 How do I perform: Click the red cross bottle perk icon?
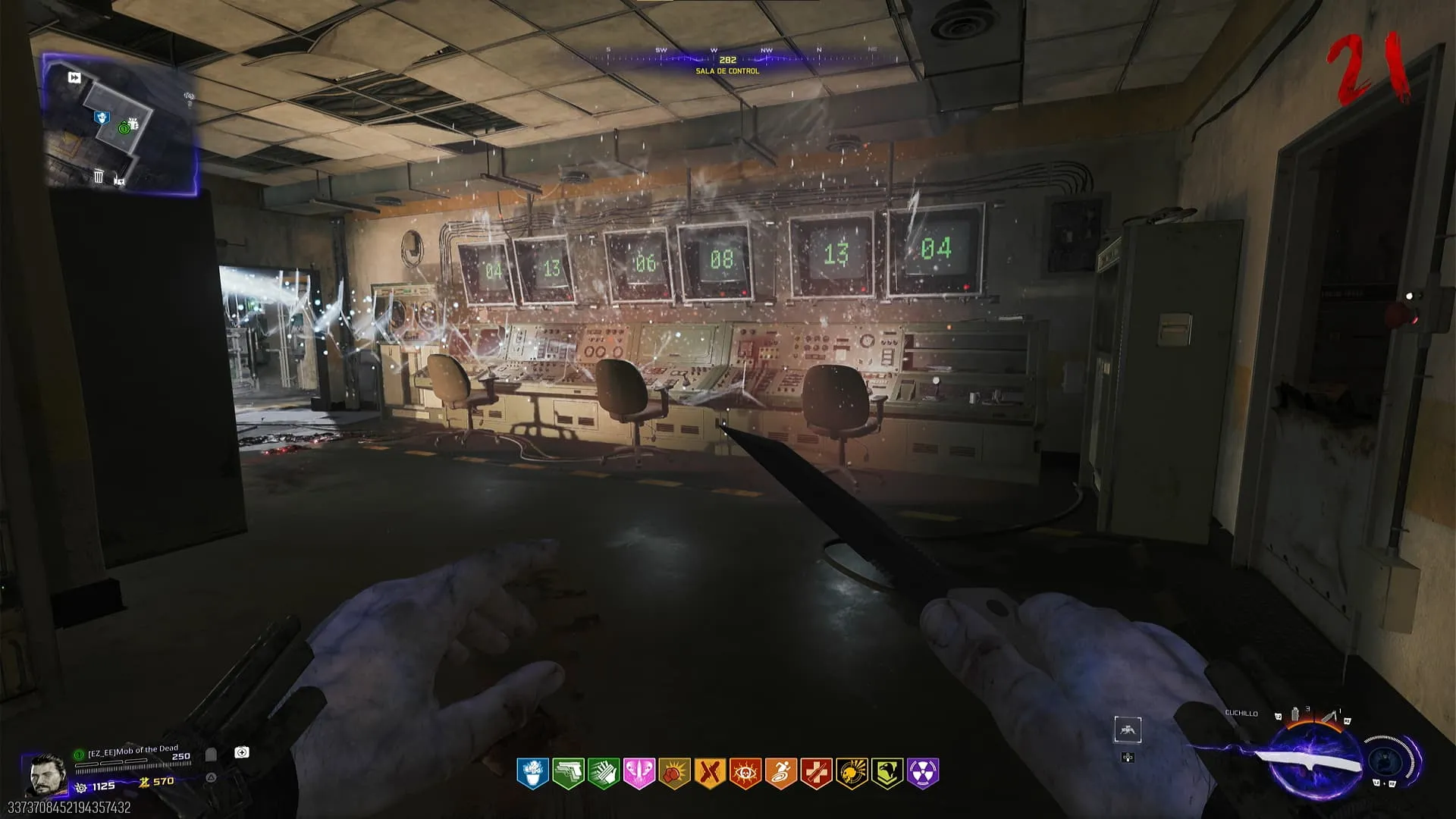[816, 773]
